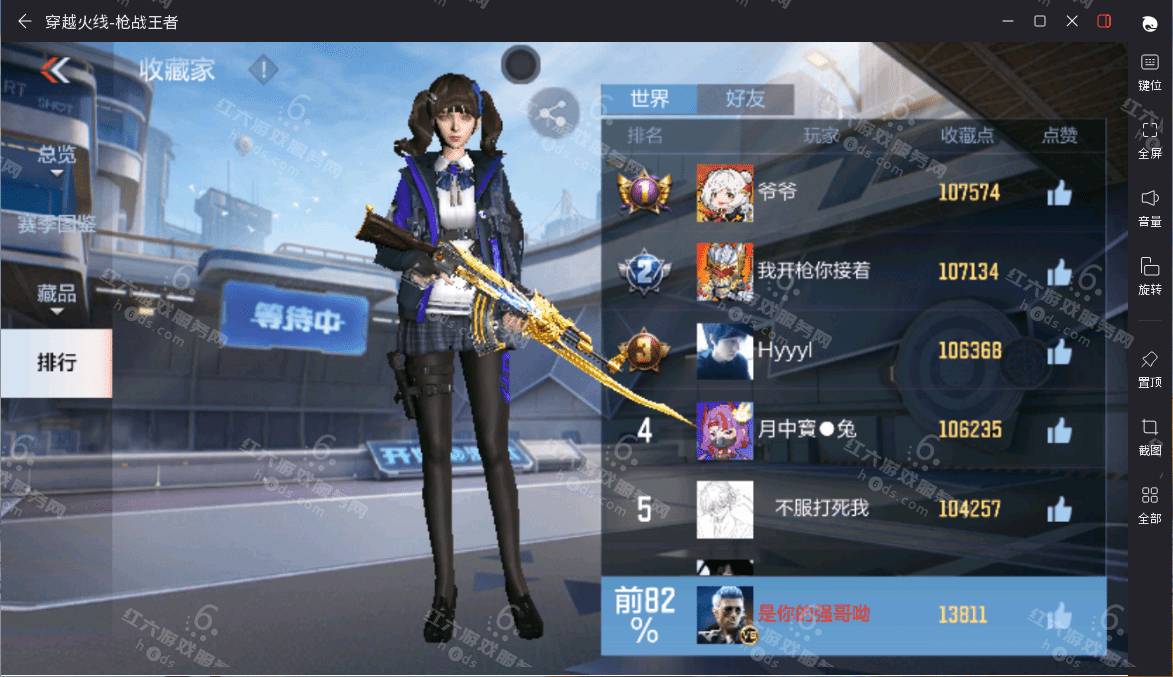Screen dimensions: 1173x677
Task: View Hyyyl's ranking row
Action: 852,351
